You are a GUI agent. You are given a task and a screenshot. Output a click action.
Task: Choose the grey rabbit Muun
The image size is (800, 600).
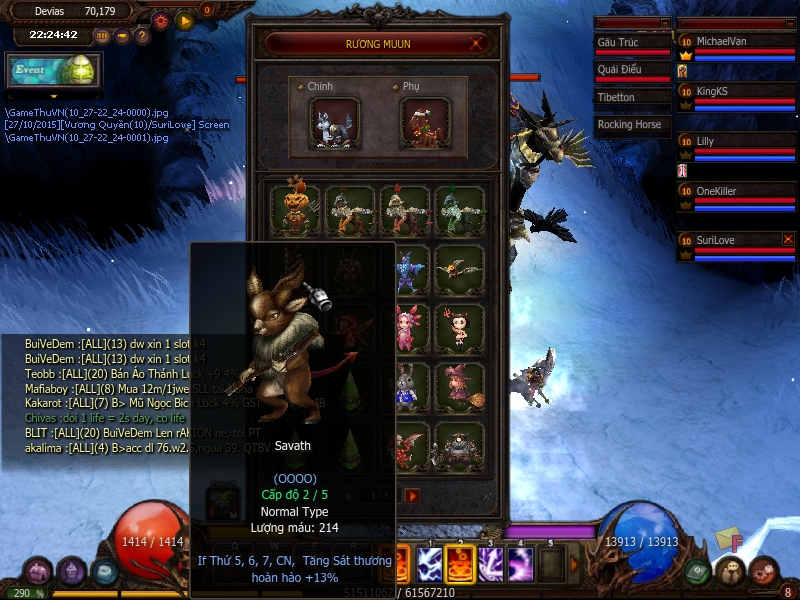click(405, 384)
